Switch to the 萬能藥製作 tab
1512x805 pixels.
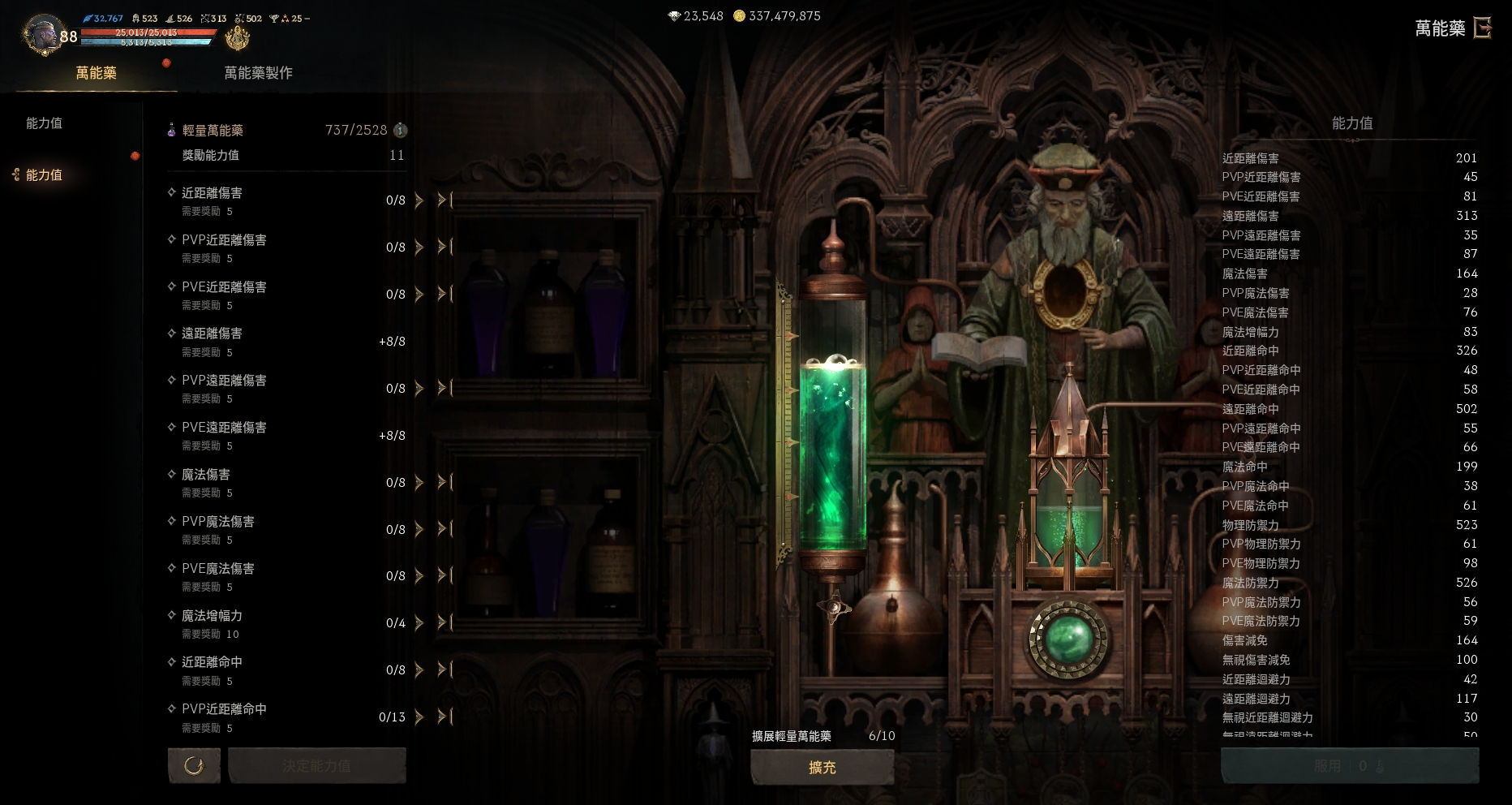(x=258, y=73)
